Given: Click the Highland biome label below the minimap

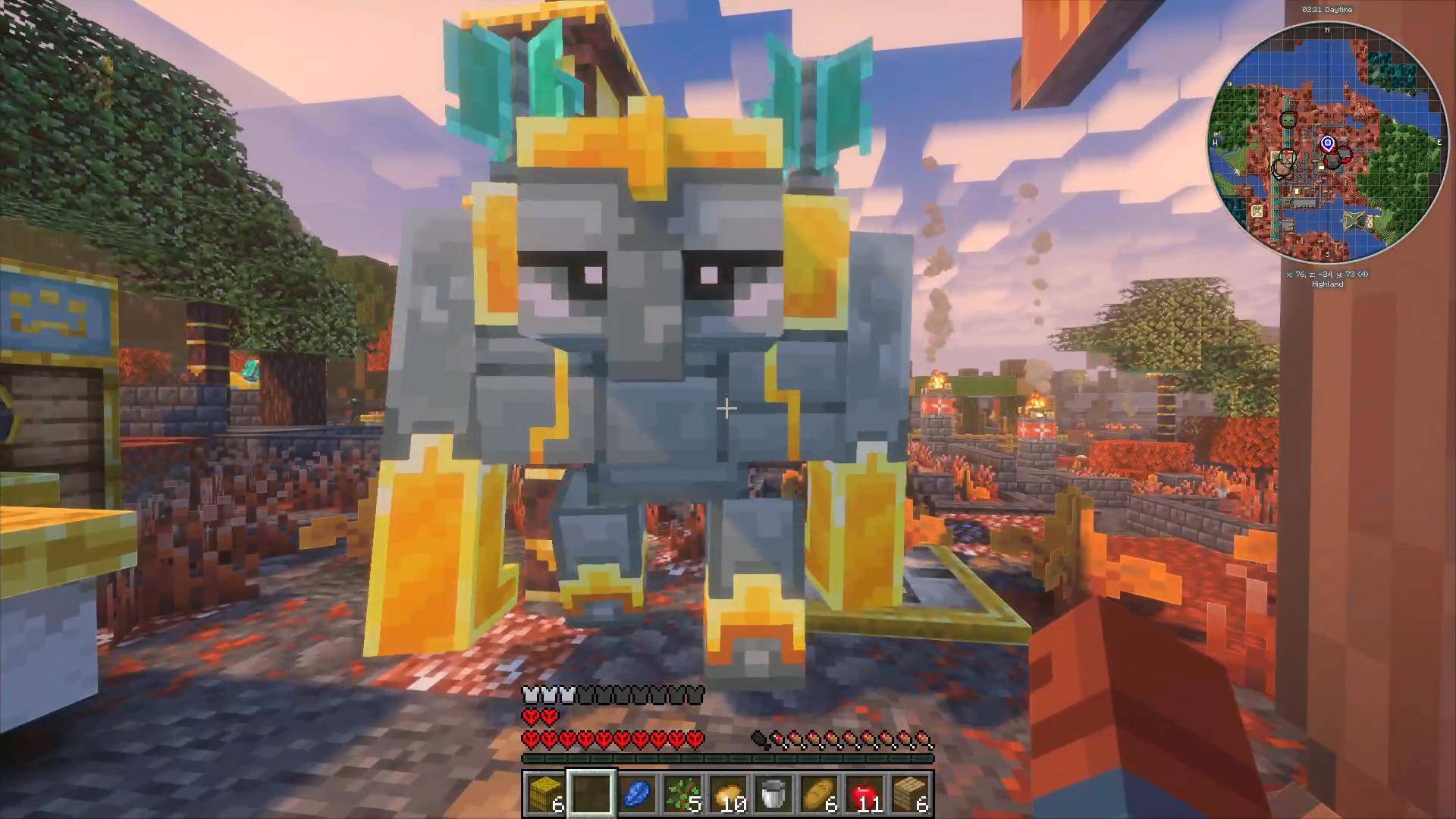Looking at the screenshot, I should tap(1327, 284).
